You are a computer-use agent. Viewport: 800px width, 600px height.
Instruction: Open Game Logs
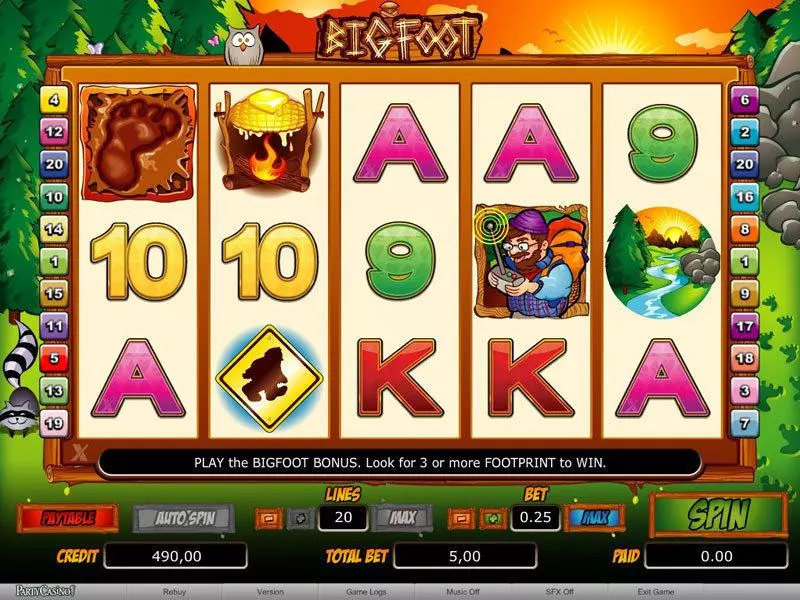pos(366,592)
